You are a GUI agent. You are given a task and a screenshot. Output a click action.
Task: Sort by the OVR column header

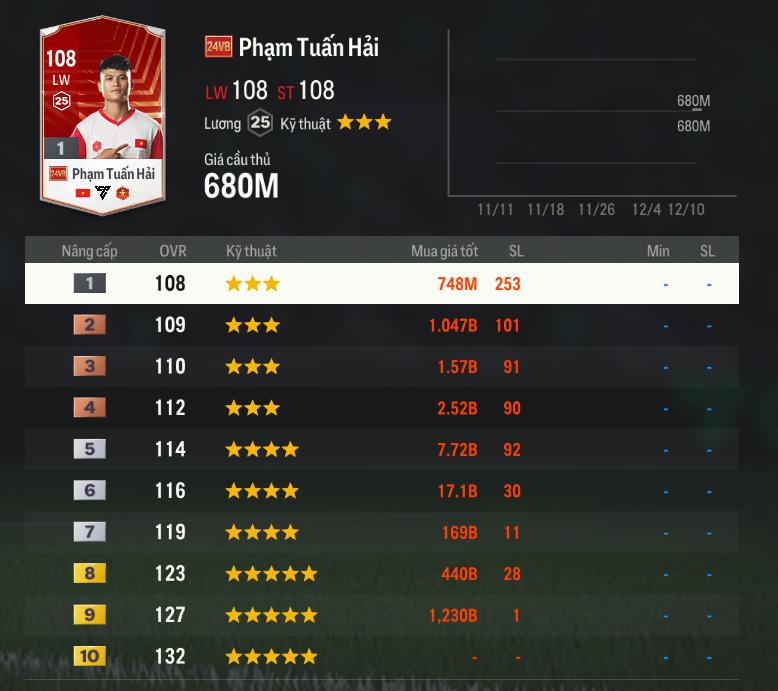pos(172,251)
